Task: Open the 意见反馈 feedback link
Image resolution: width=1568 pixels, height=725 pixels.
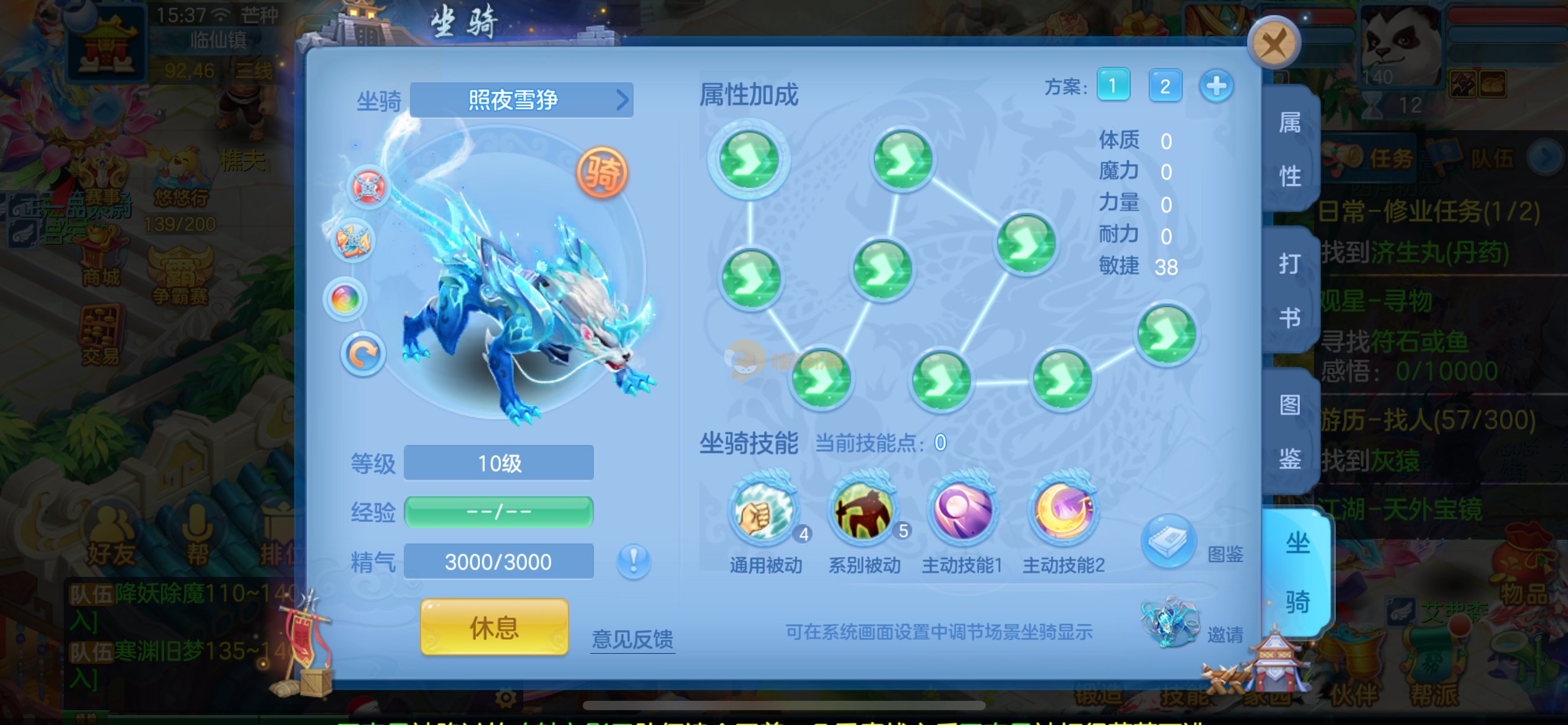Action: (632, 639)
